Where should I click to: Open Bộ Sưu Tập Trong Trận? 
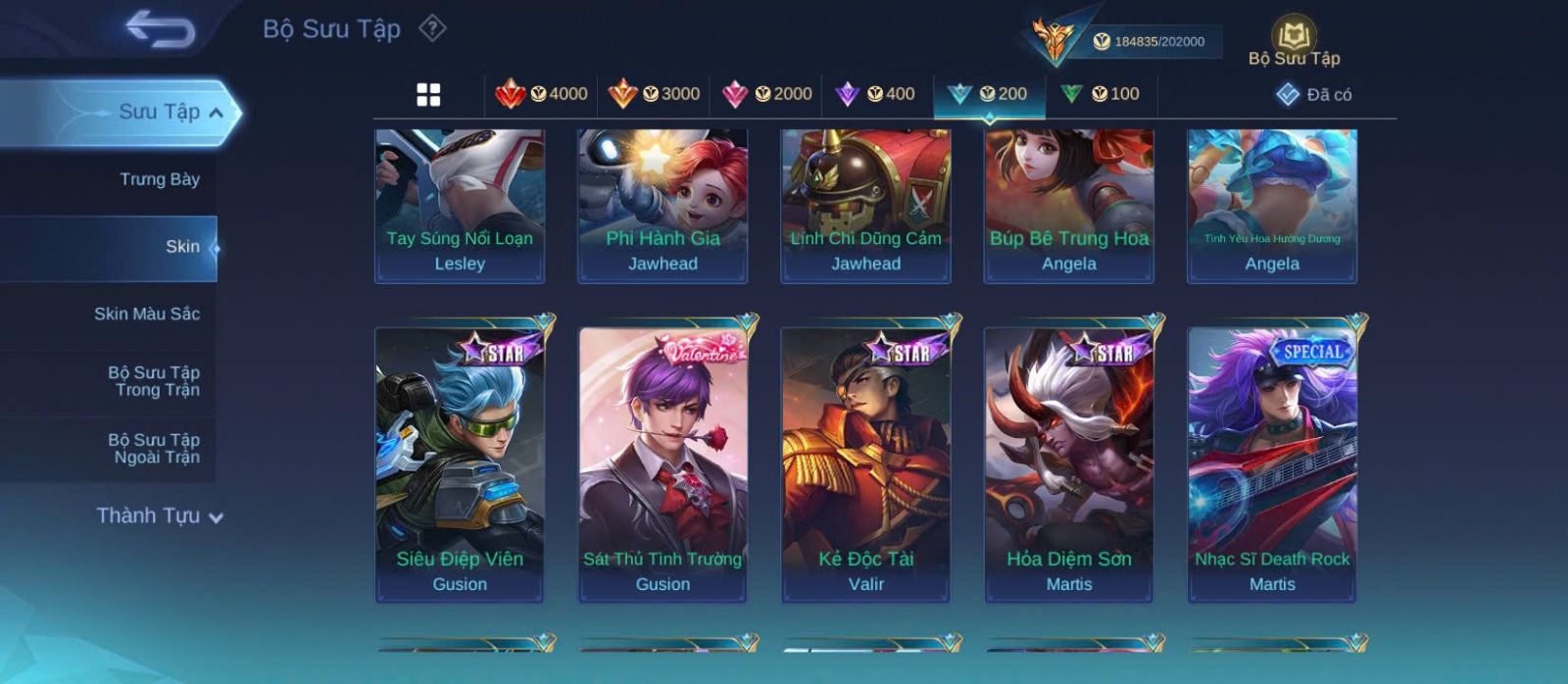pyautogui.click(x=155, y=381)
